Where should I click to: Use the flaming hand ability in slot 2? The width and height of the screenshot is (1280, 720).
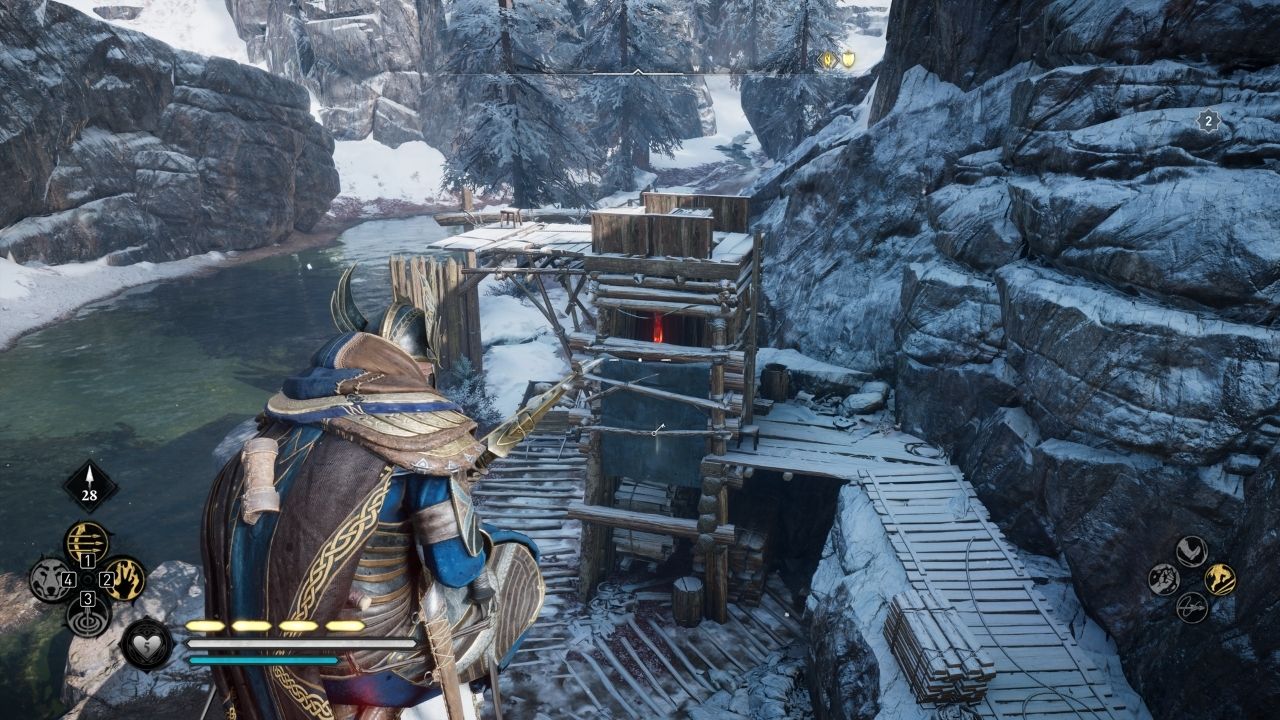coord(126,578)
